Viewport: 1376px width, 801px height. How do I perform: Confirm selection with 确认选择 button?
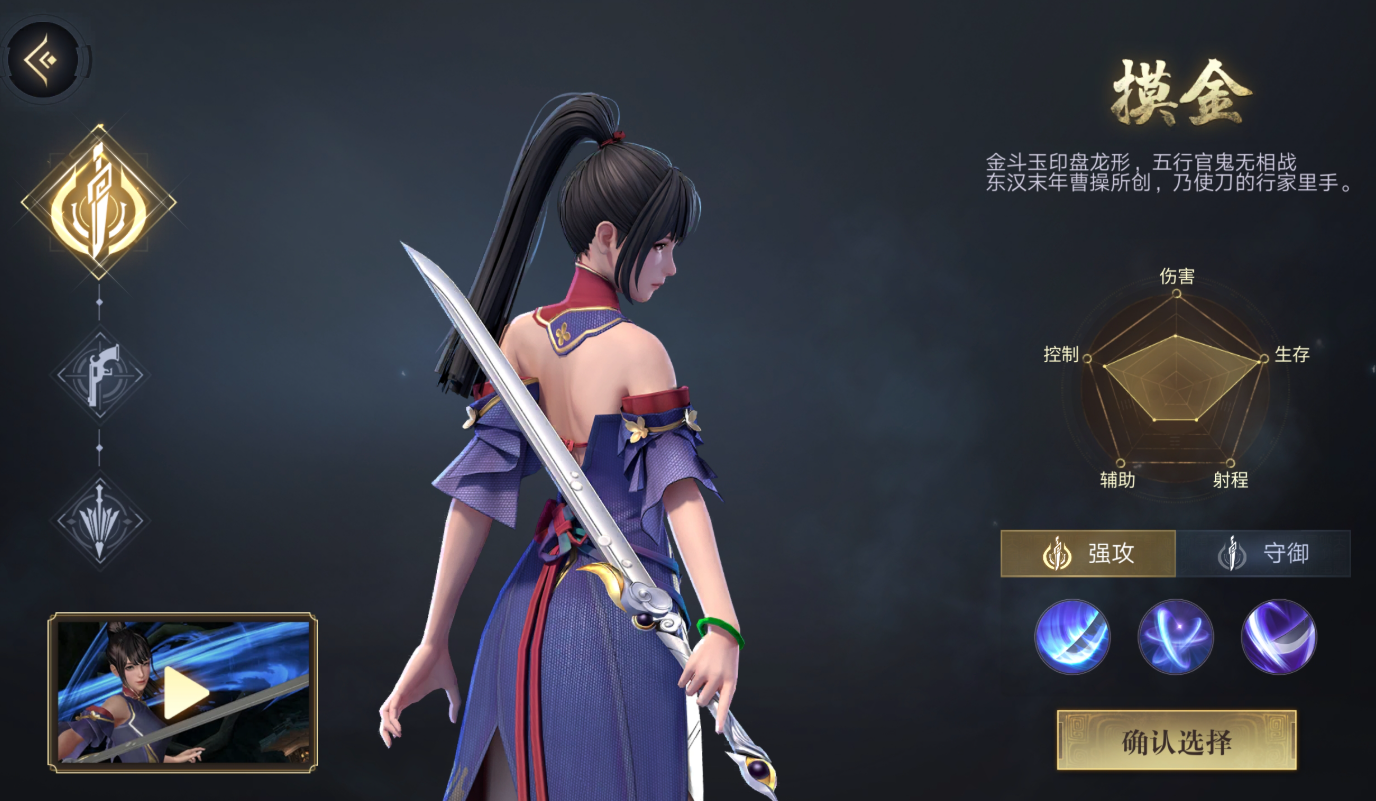pos(1176,741)
